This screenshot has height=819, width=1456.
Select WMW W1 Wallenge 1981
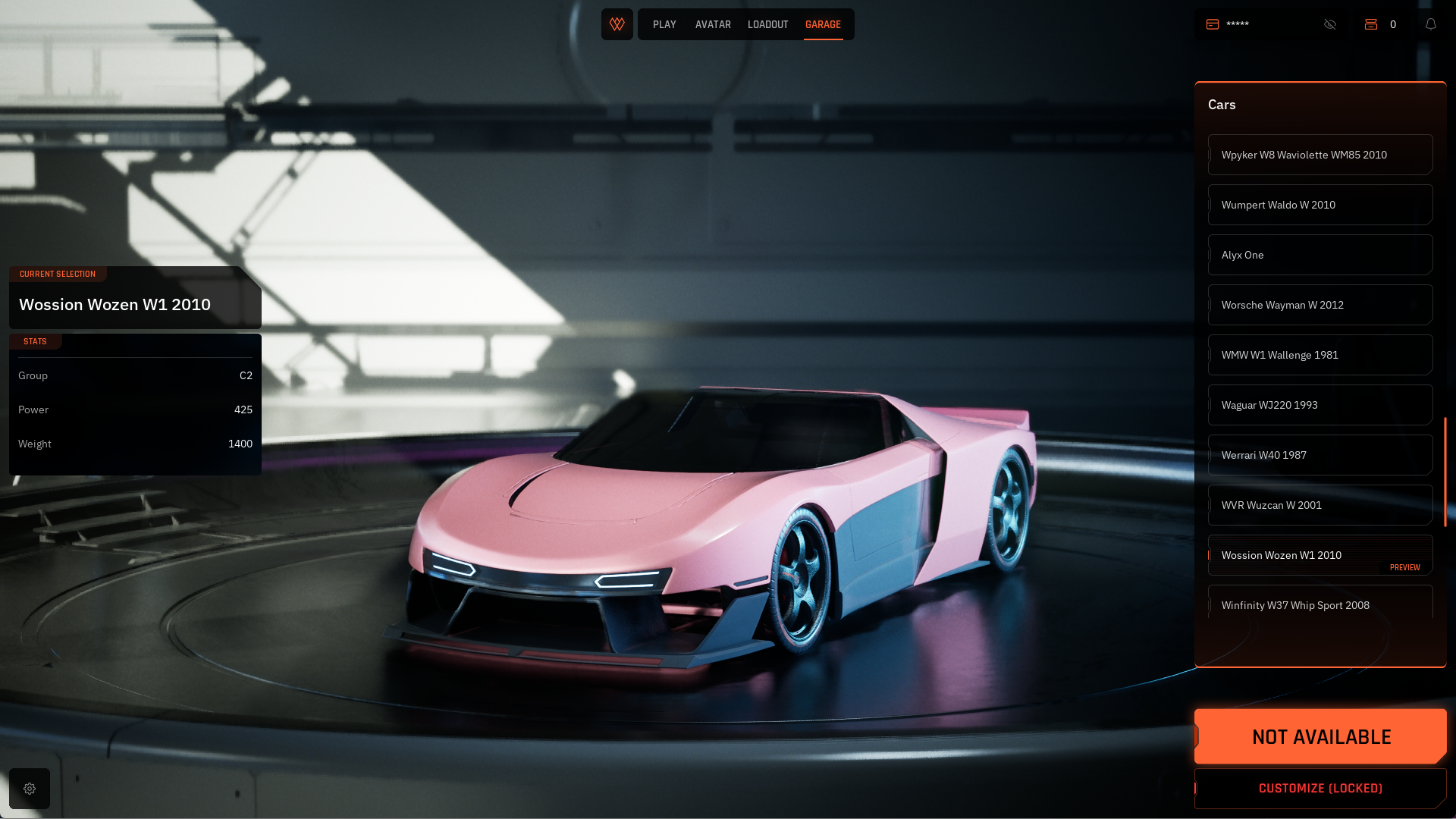pos(1319,355)
